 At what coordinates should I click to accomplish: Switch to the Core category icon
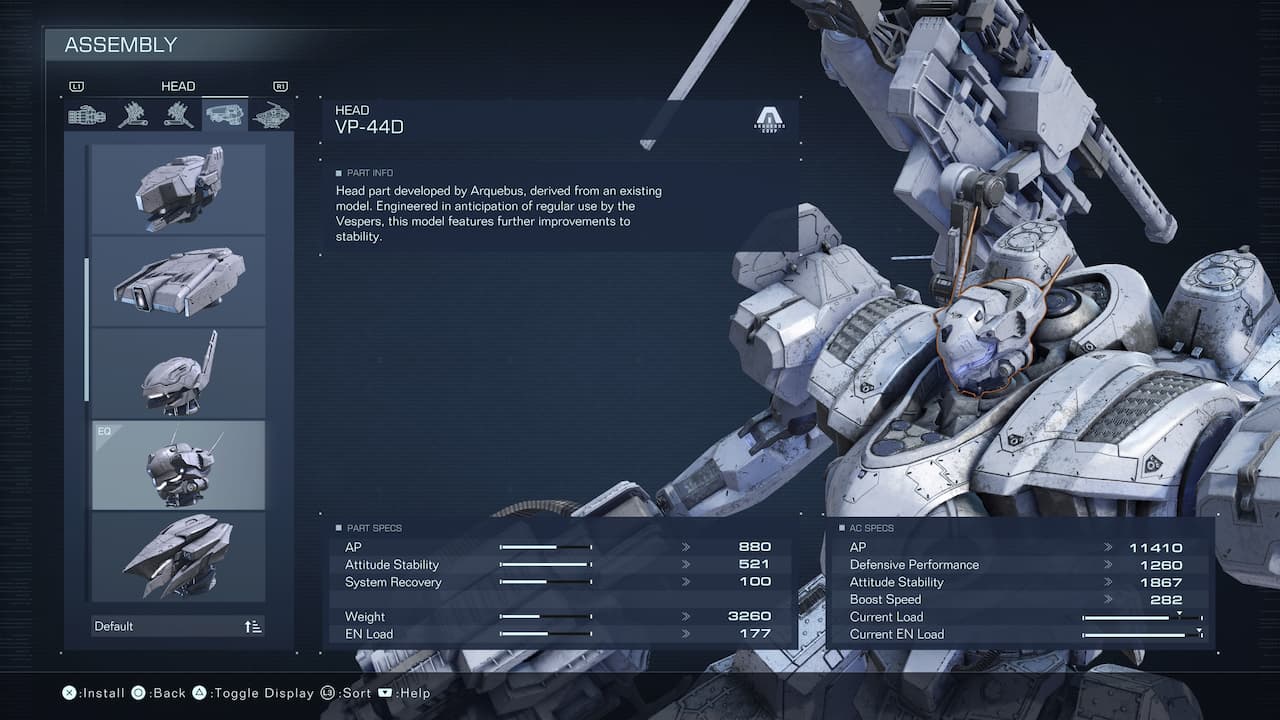(270, 114)
